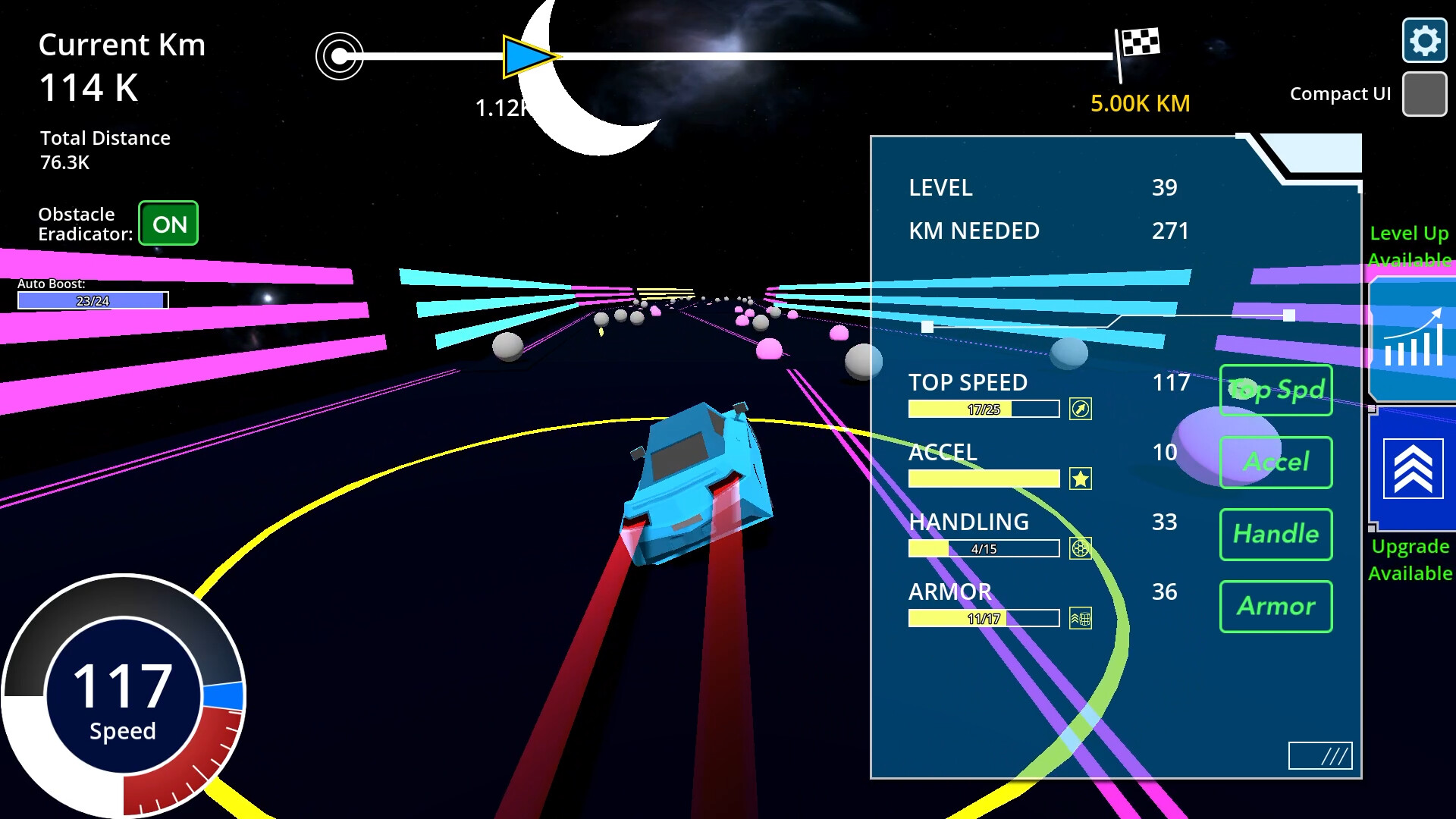Toggle Obstacle Eradicator off
1456x819 pixels.
[x=168, y=223]
